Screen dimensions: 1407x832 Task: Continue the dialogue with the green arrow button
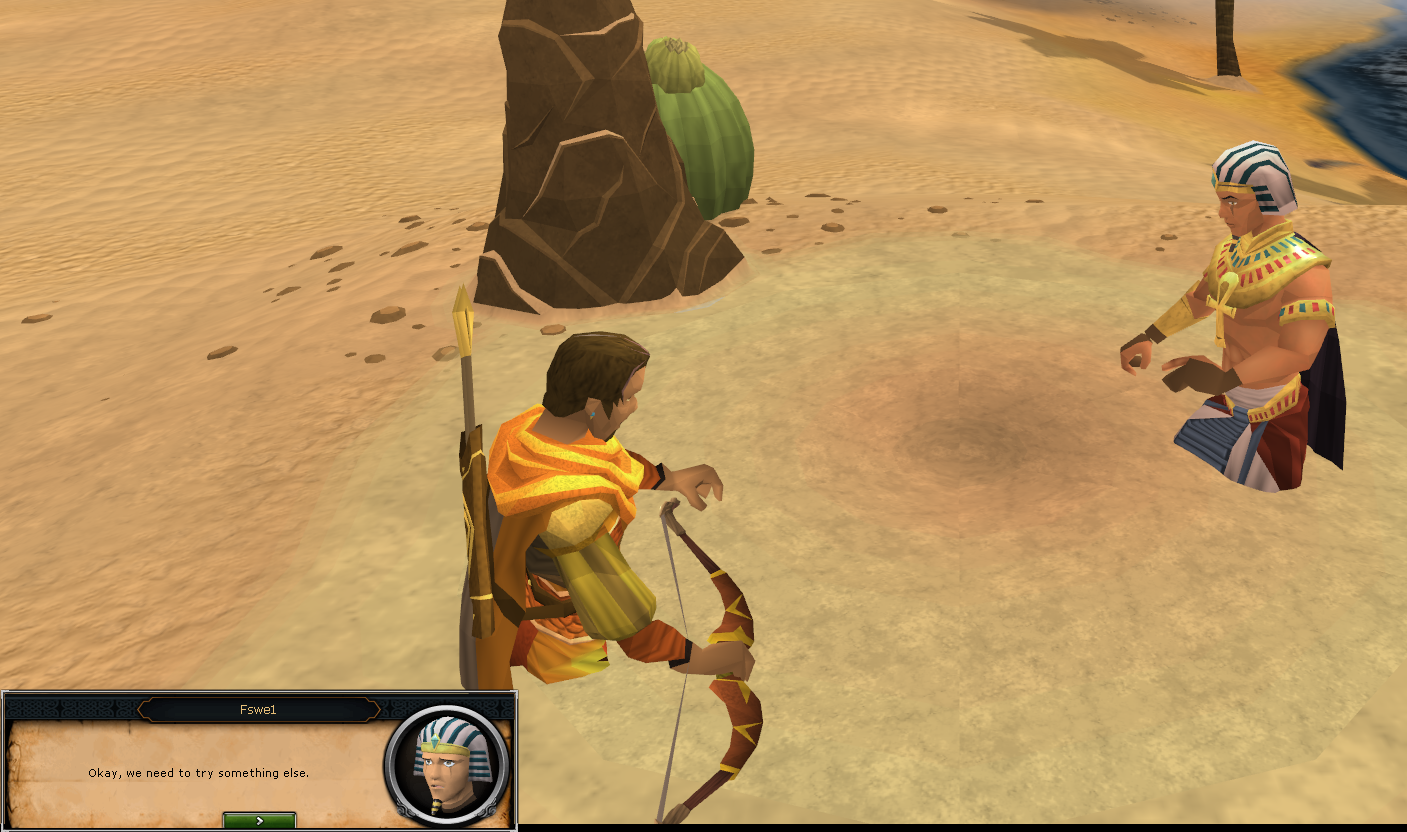coord(259,820)
